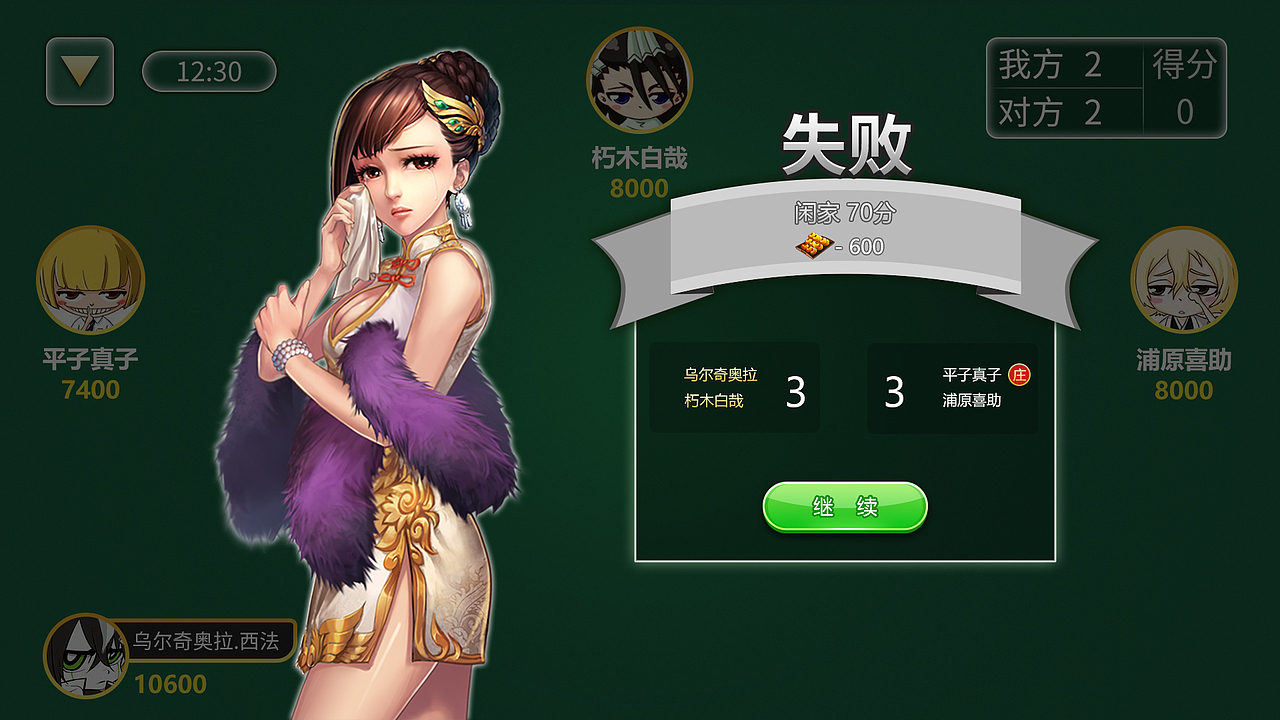Screen dimensions: 1280x720
Task: Click the 12:30 timer display
Action: (x=207, y=72)
